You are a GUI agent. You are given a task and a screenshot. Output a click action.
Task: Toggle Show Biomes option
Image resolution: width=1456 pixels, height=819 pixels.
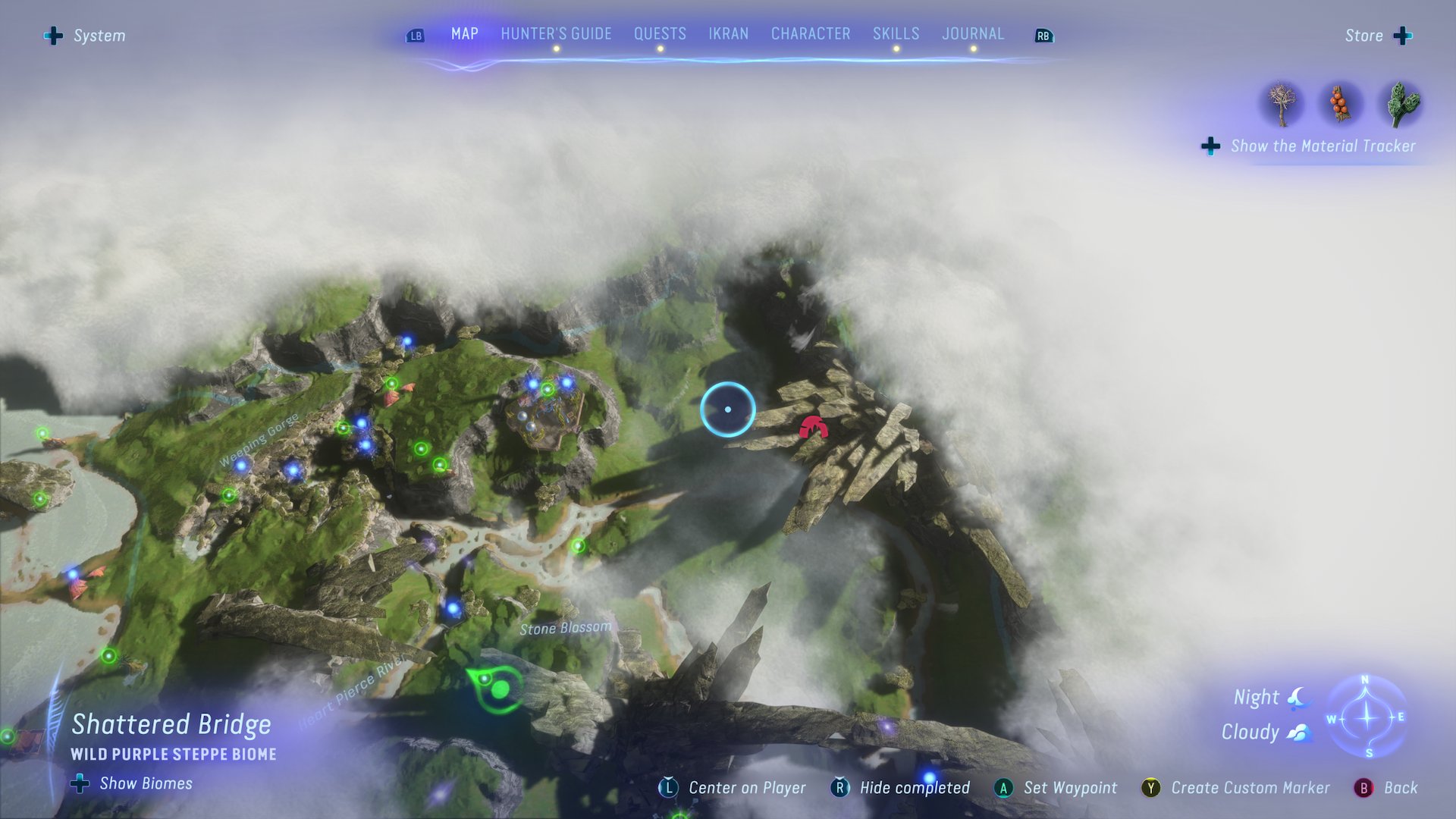[x=132, y=783]
